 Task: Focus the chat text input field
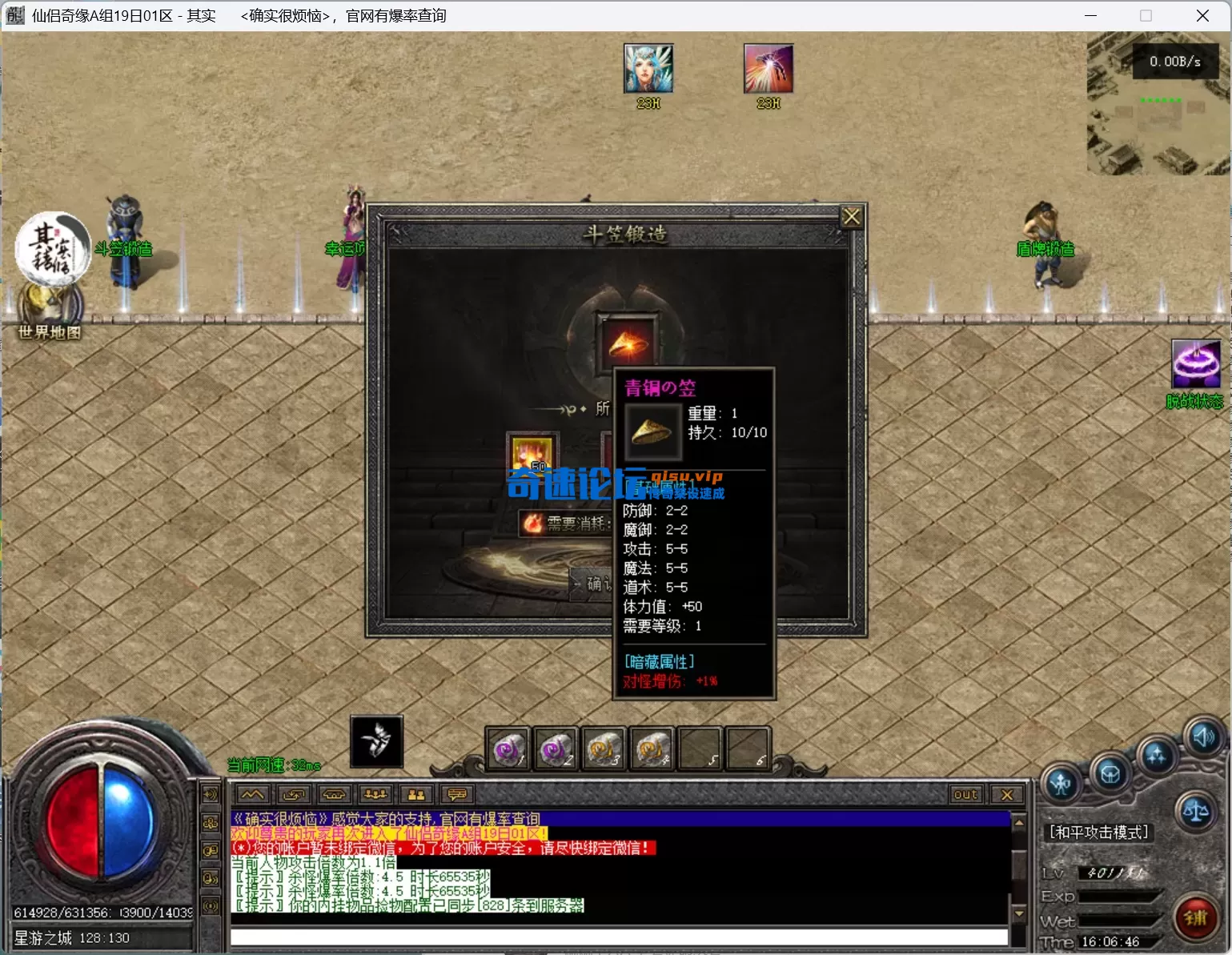click(618, 937)
